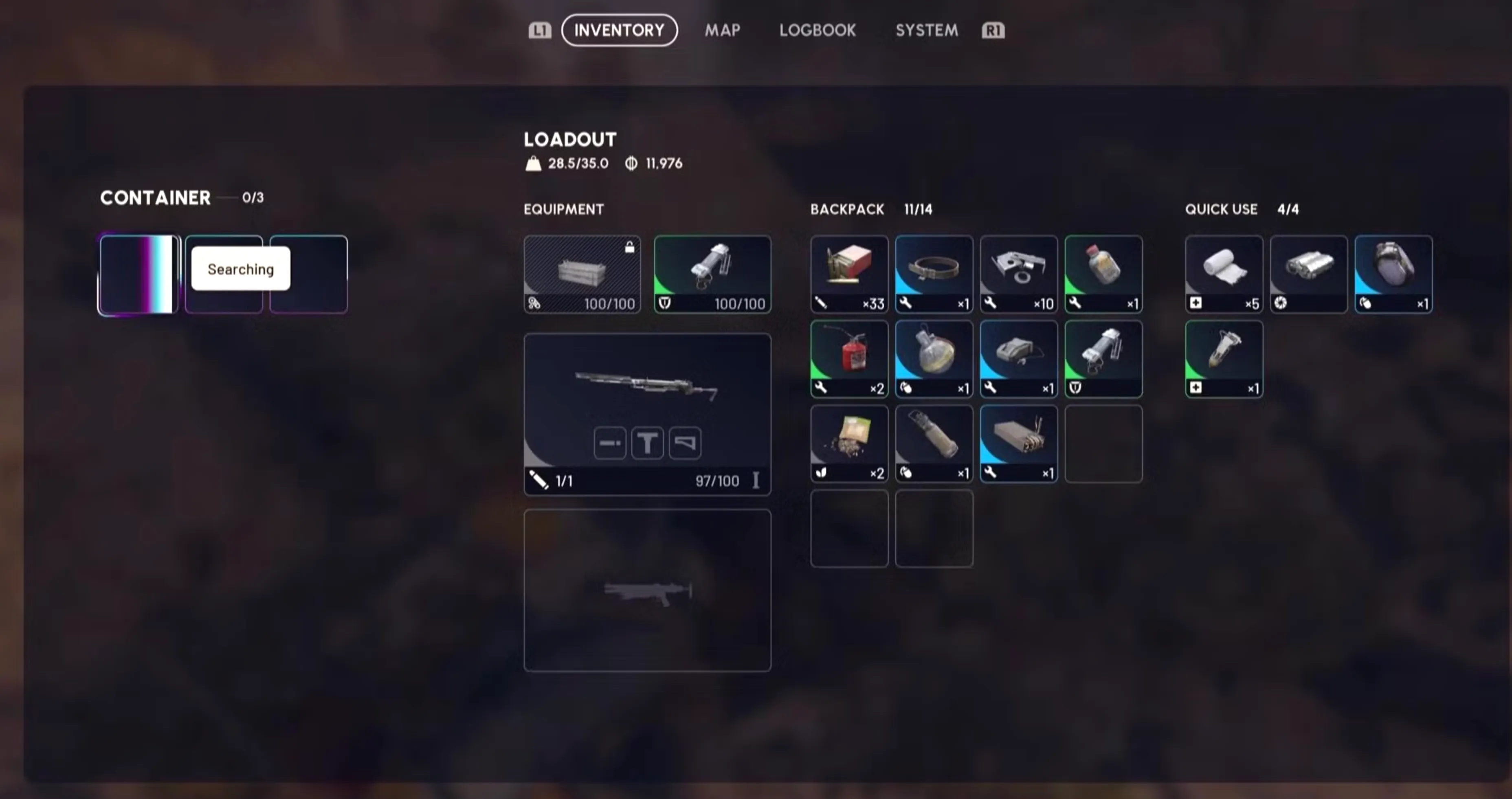
Task: Click the L1 shoulder button icon
Action: [539, 30]
